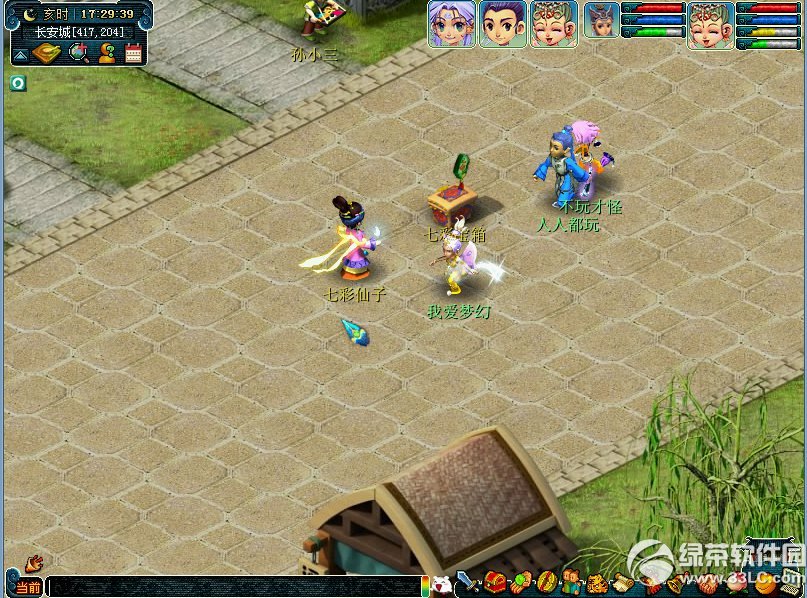807x598 pixels.
Task: Click the green Q chat bubble icon
Action: pos(18,83)
